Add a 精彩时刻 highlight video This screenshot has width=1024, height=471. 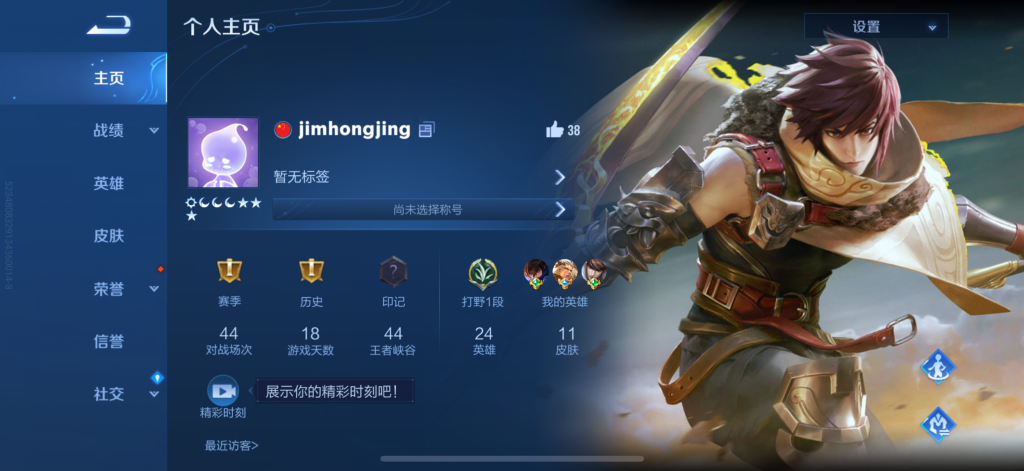[x=222, y=391]
